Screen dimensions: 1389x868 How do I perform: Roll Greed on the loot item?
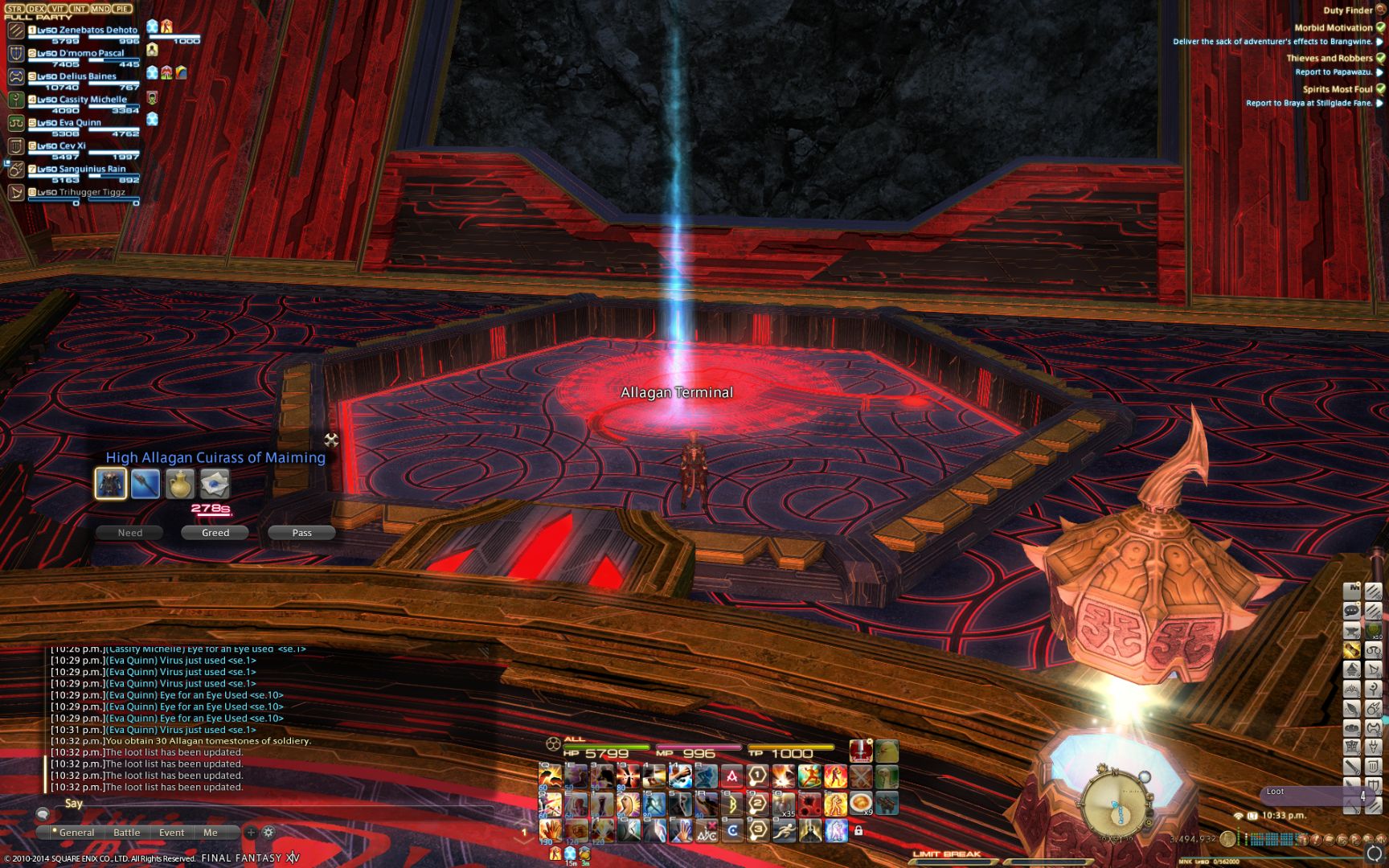coord(215,533)
